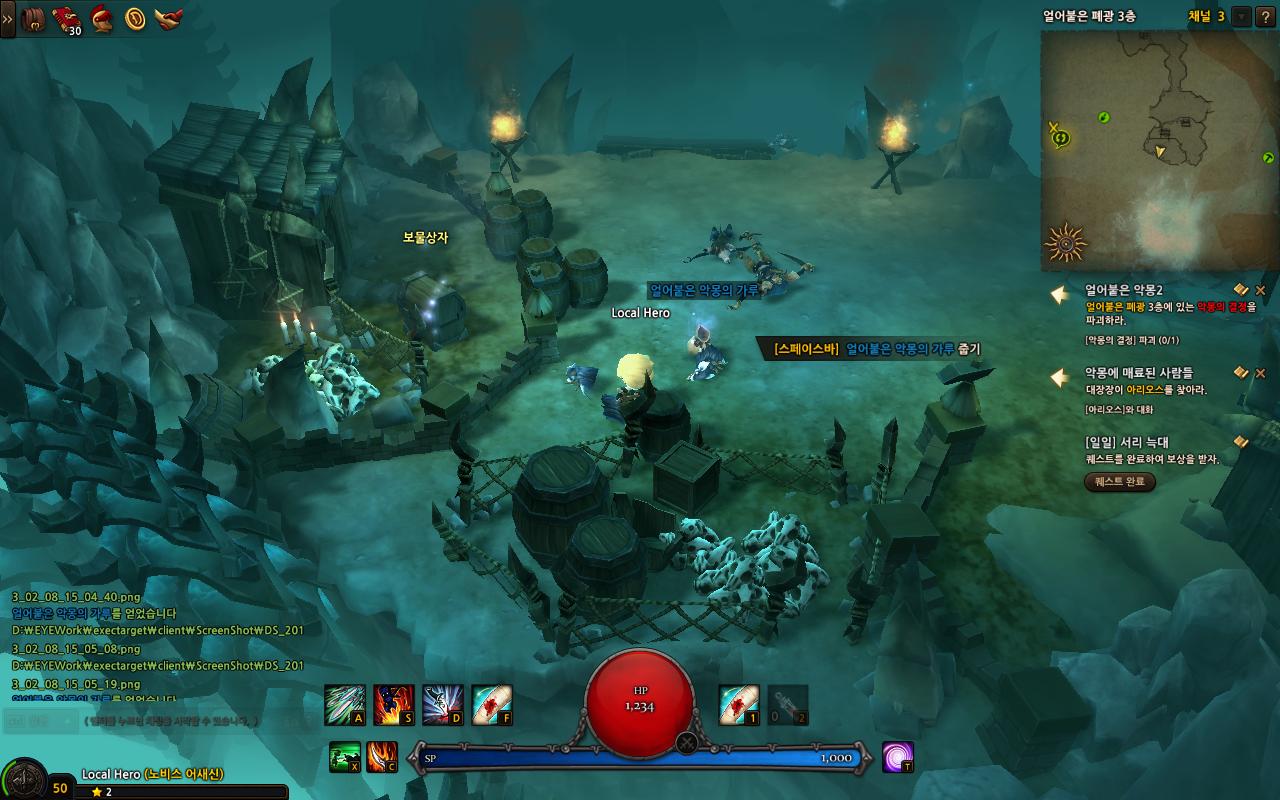Activate the purple swirl skill on T

click(897, 757)
